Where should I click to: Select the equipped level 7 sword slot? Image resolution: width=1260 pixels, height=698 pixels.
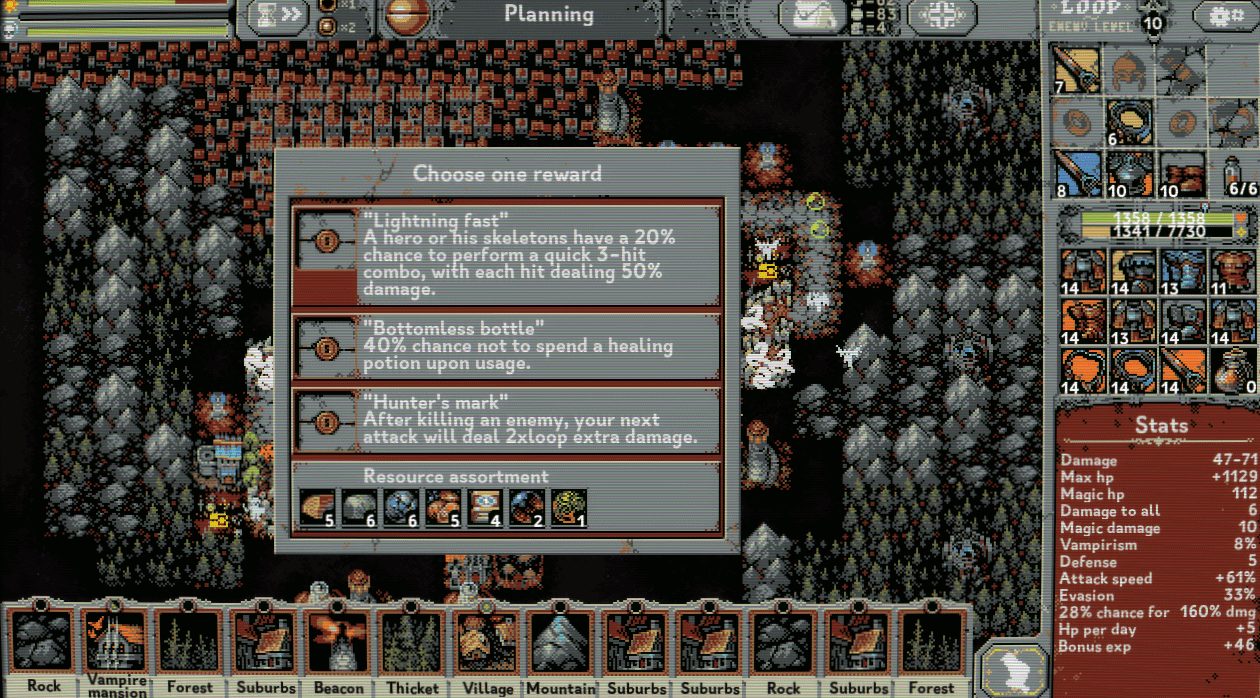(x=1076, y=70)
